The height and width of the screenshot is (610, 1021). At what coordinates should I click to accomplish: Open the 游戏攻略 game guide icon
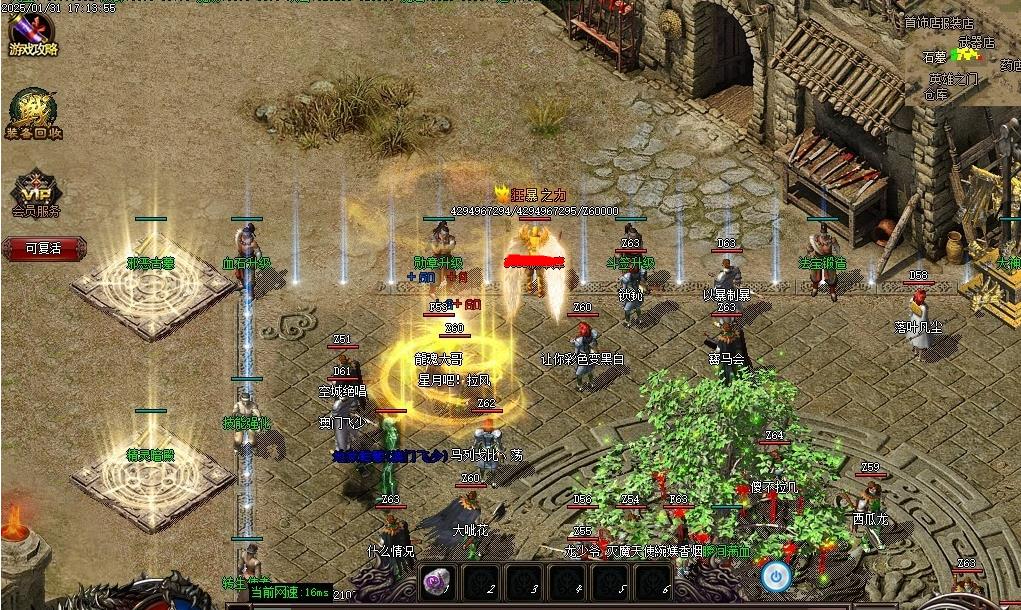pyautogui.click(x=33, y=31)
